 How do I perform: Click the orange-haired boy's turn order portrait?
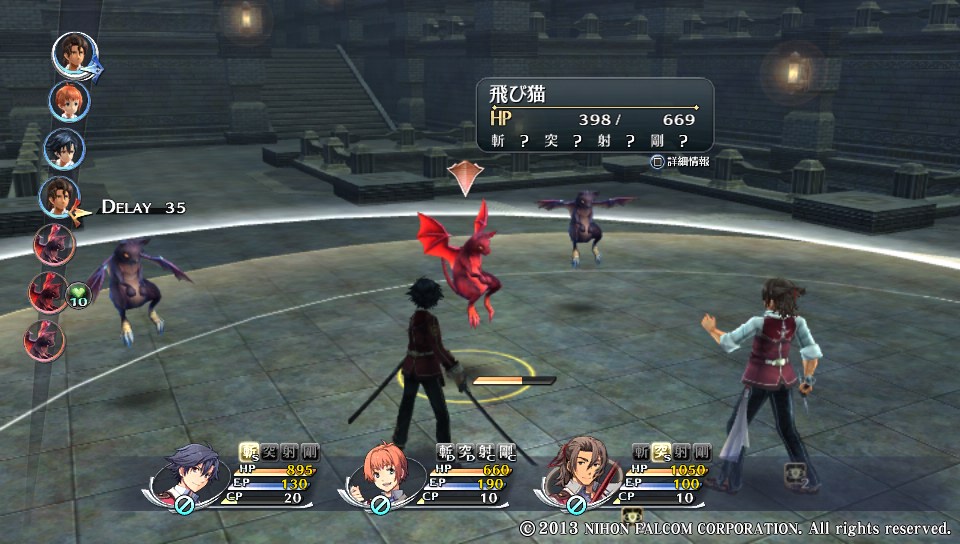[69, 101]
